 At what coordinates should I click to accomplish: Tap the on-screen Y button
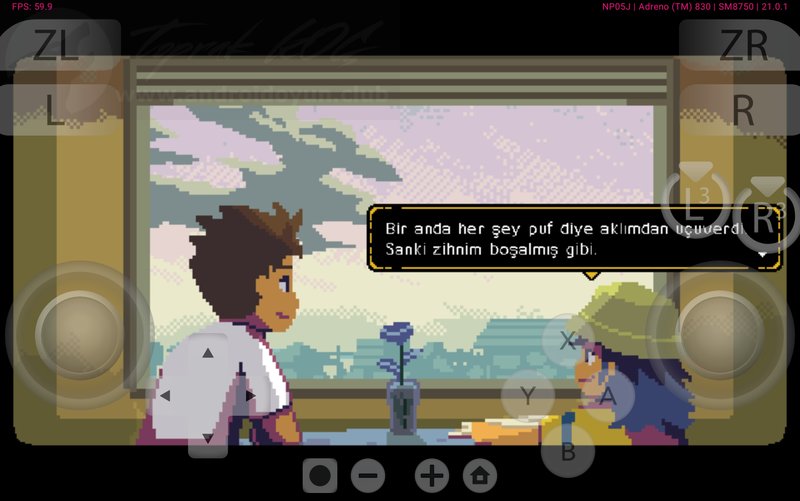[528, 395]
